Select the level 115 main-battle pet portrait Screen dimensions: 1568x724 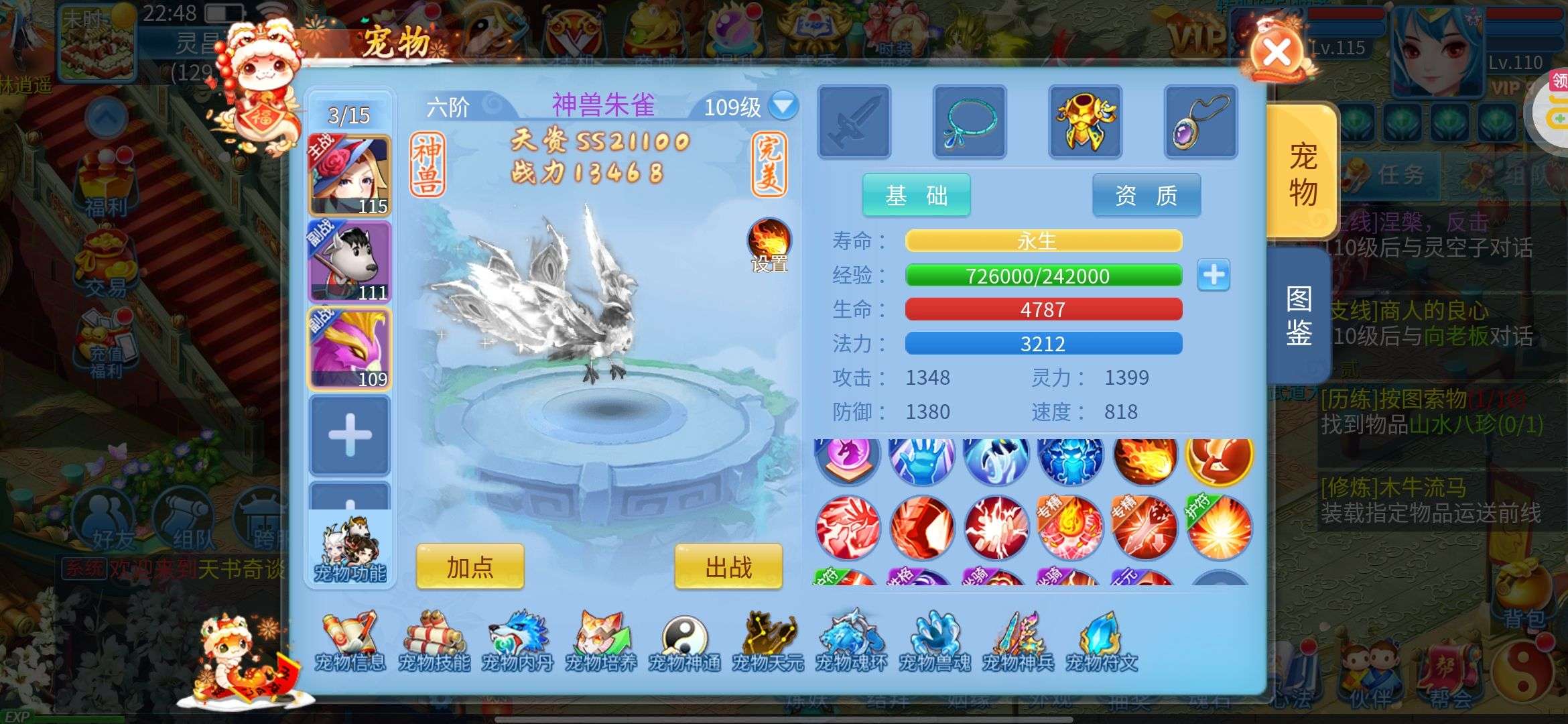349,176
